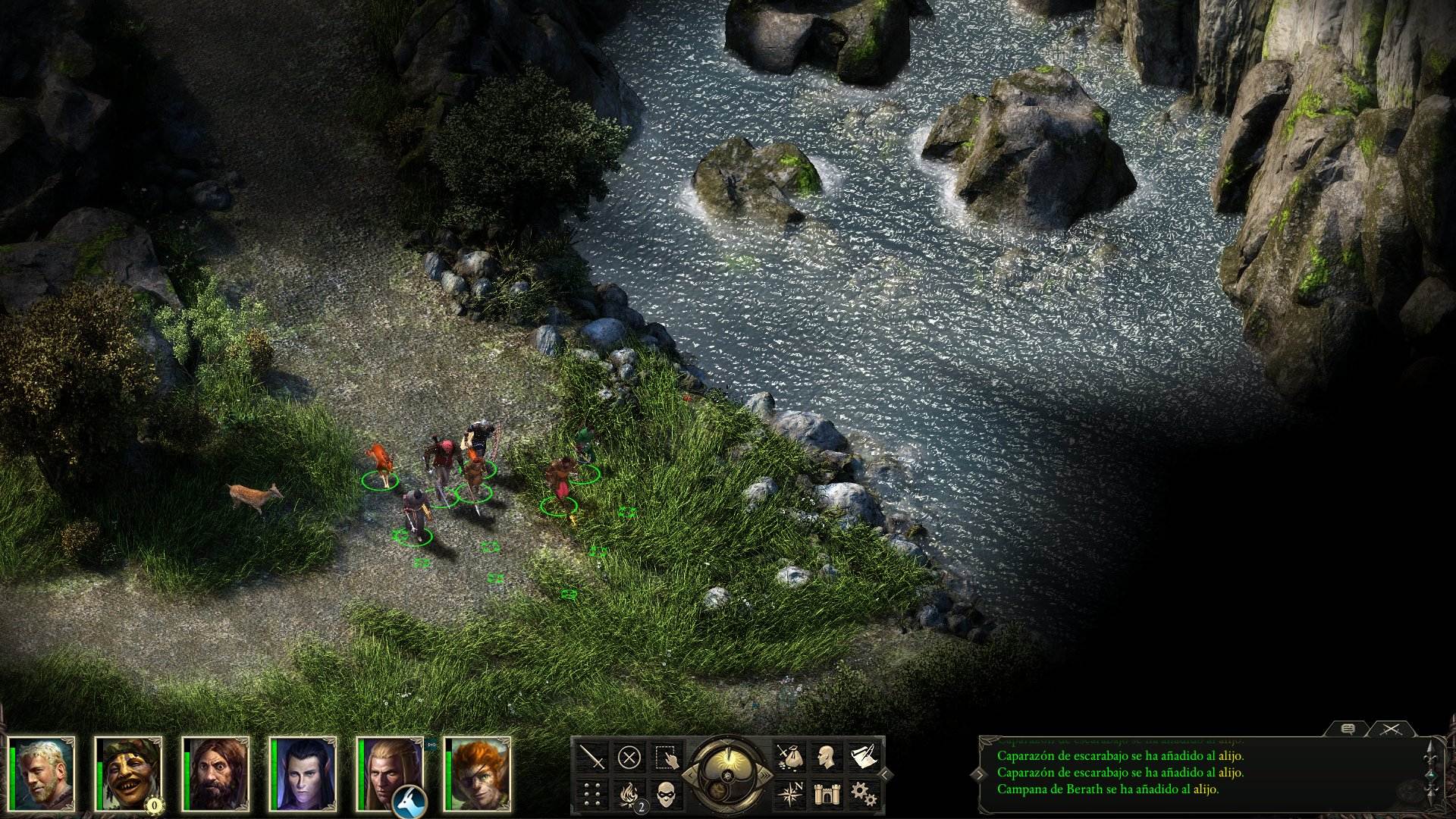
Task: Rest the party using the campfire icon
Action: point(628,795)
